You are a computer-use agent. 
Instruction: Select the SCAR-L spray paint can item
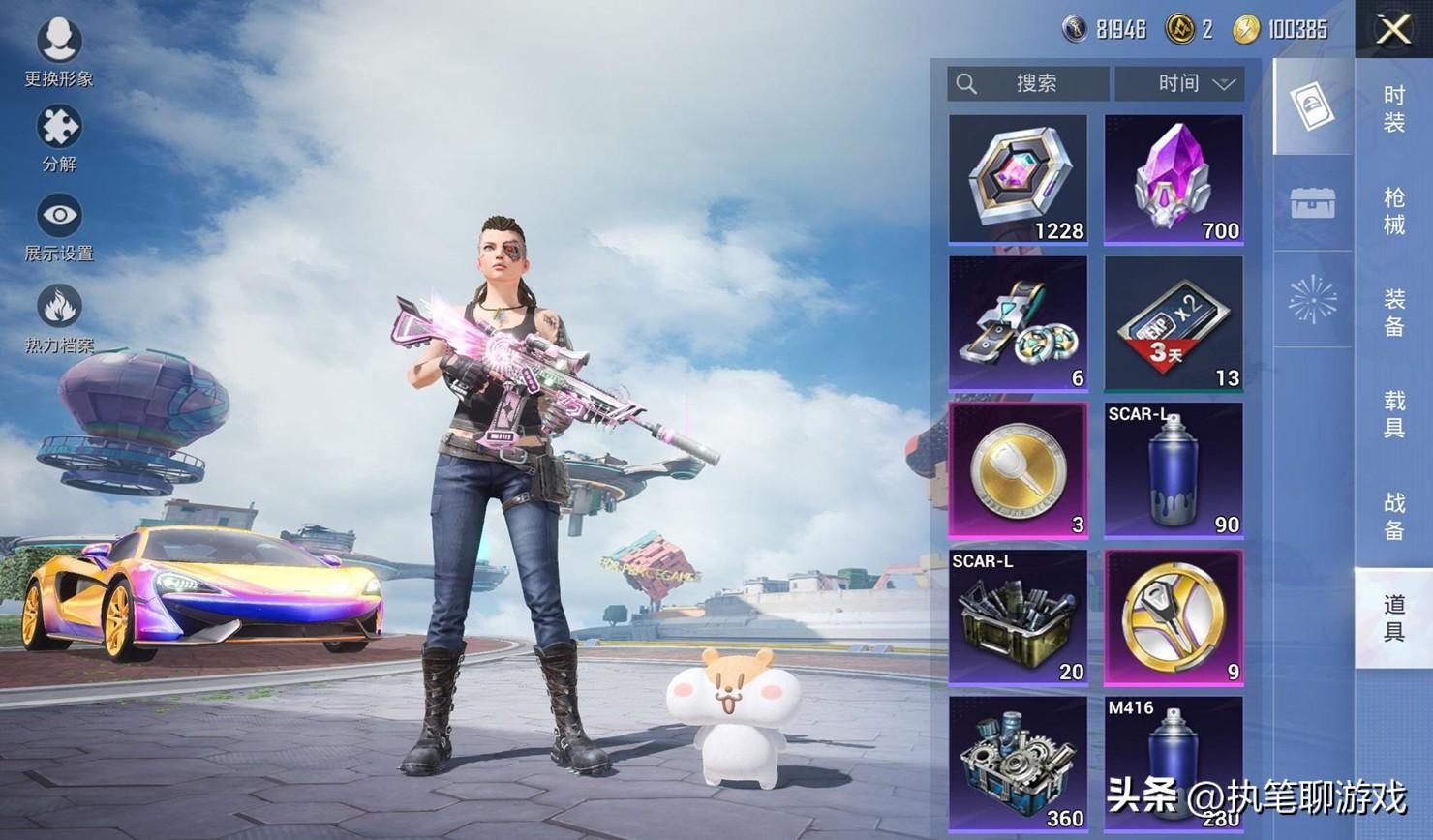tap(1174, 470)
